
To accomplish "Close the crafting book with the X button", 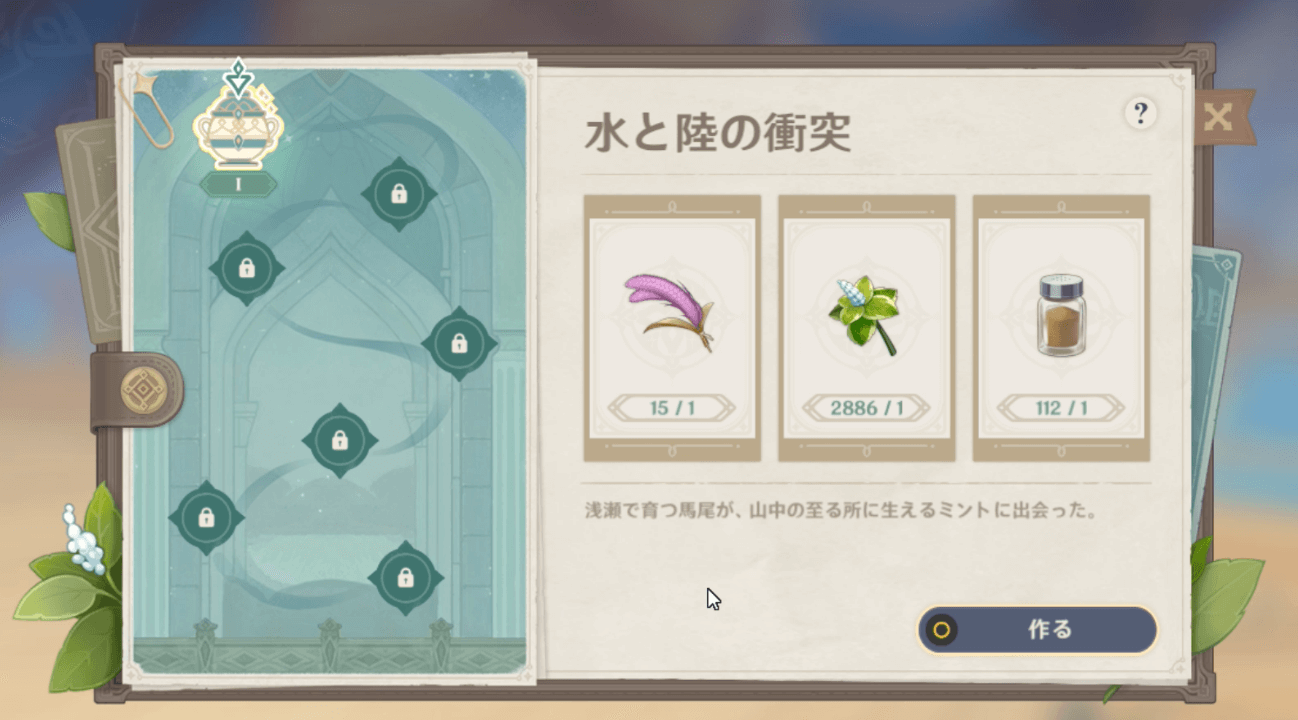I will pyautogui.click(x=1219, y=117).
